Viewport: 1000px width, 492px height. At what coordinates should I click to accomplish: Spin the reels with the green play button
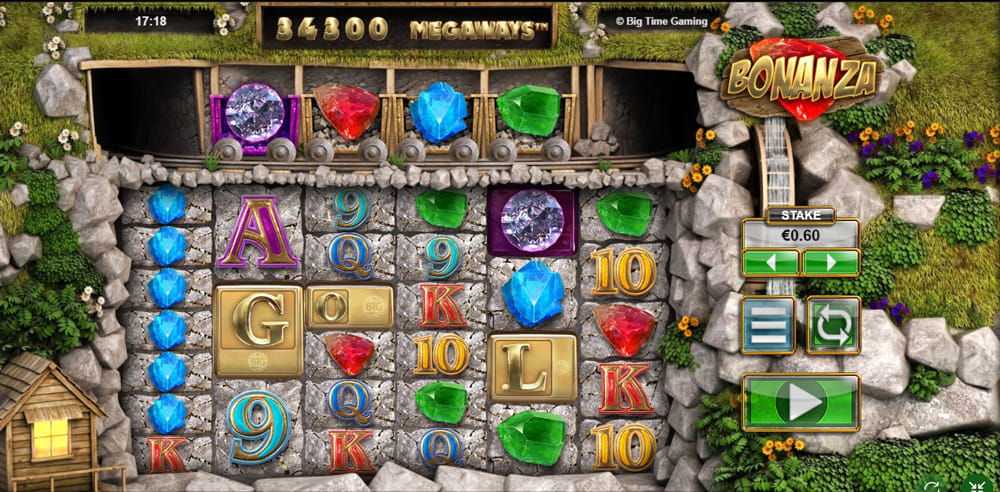800,402
